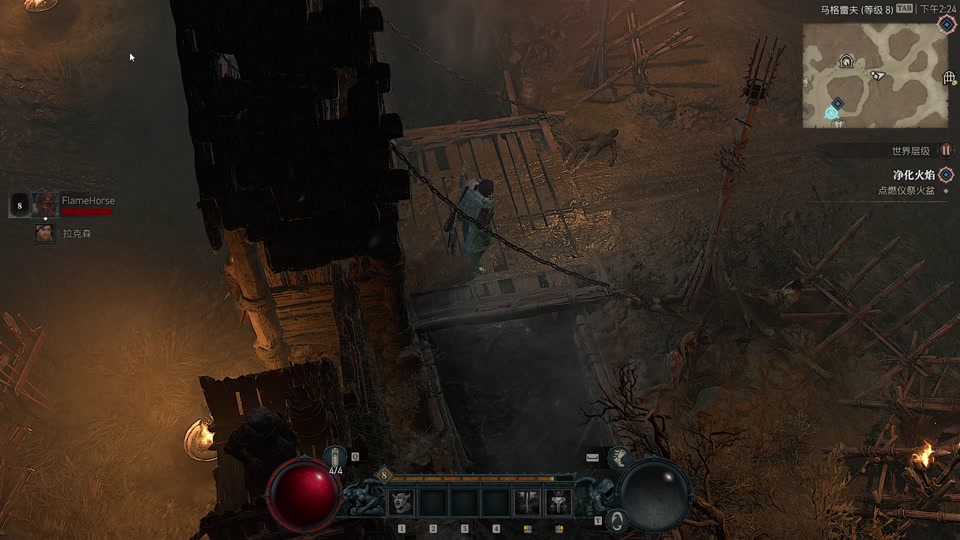Select the FlameHorse party portrait
The width and height of the screenshot is (960, 540).
(45, 204)
